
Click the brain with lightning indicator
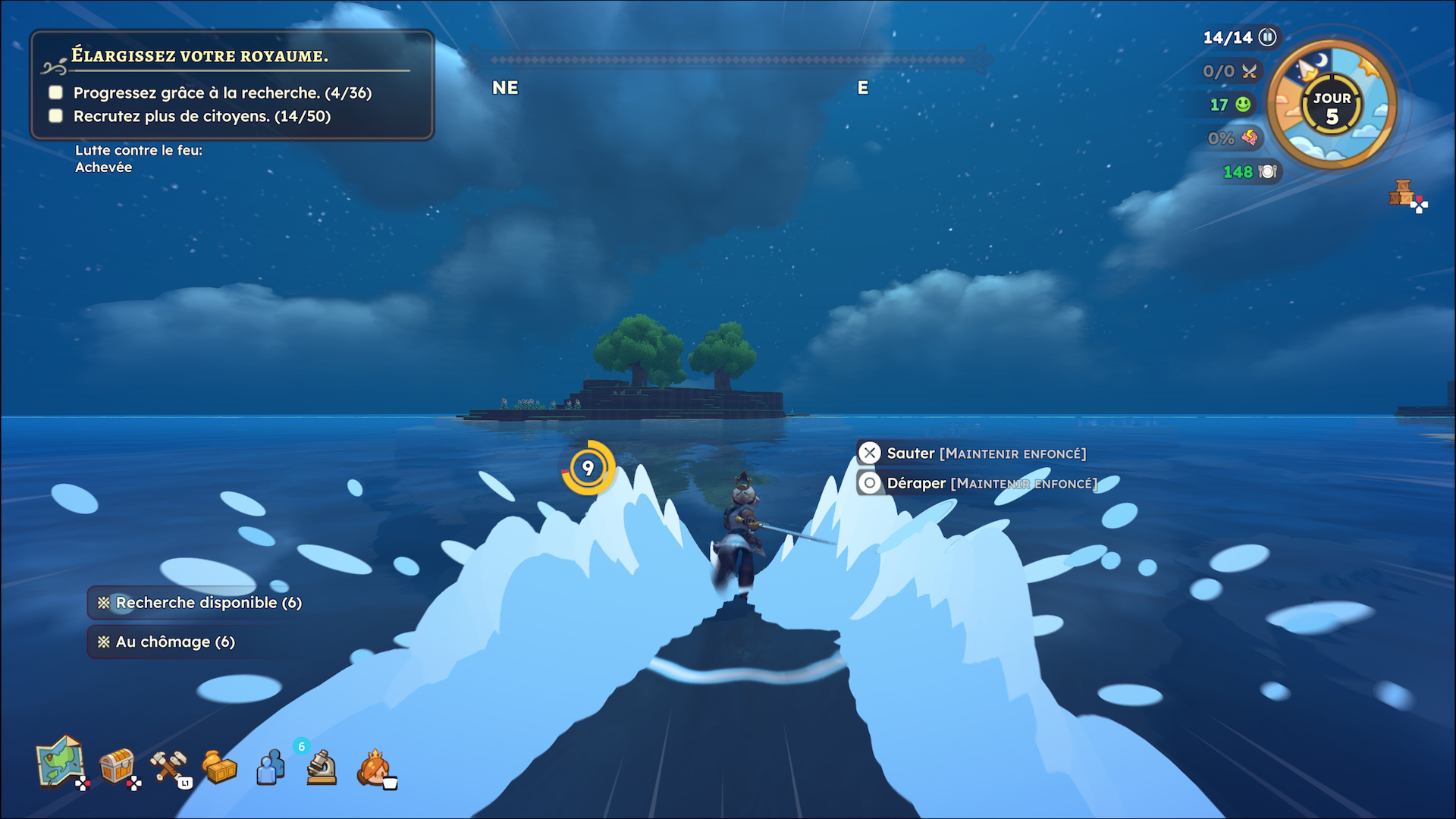coord(1249,138)
